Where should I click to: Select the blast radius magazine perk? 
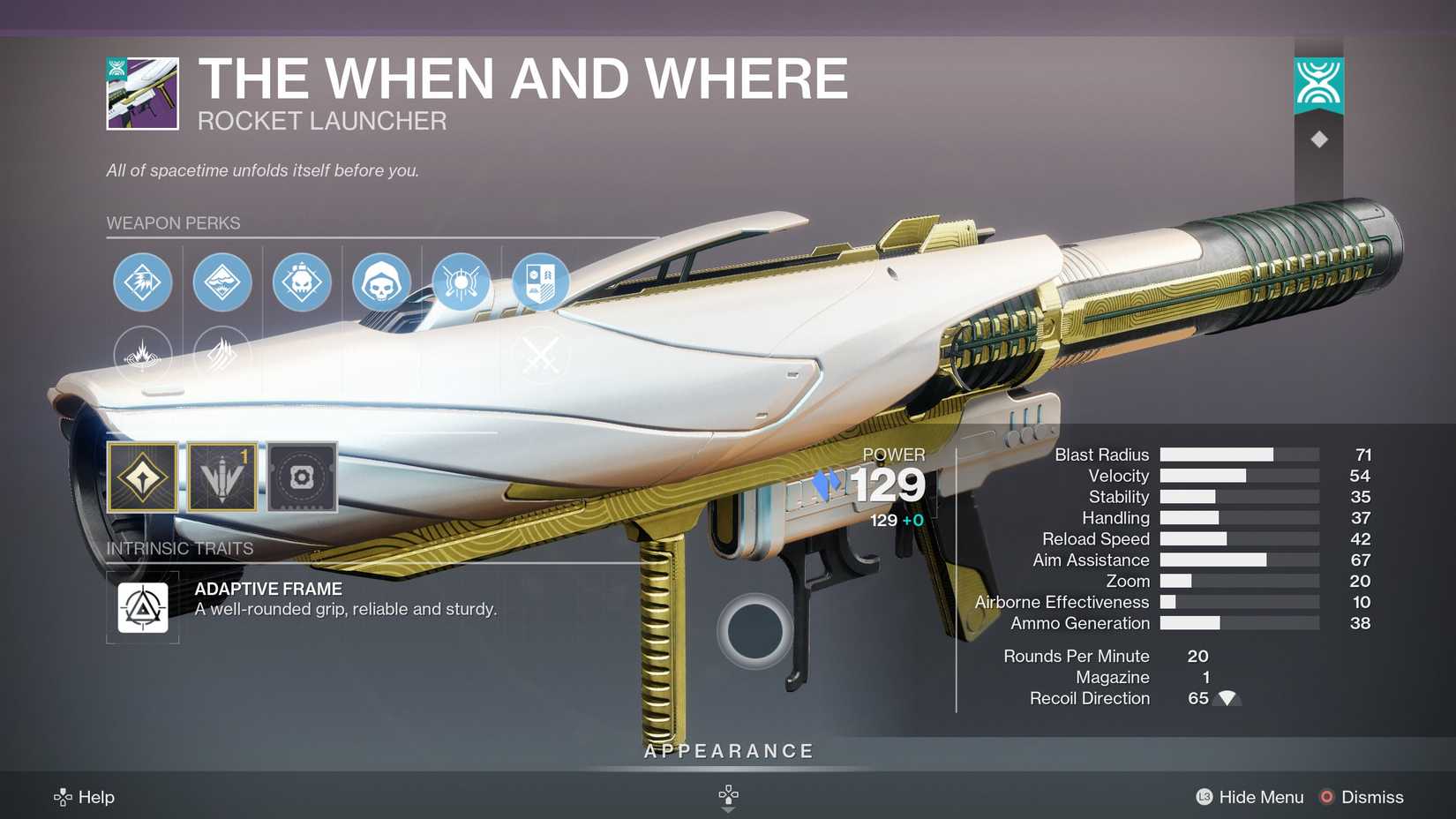222,282
